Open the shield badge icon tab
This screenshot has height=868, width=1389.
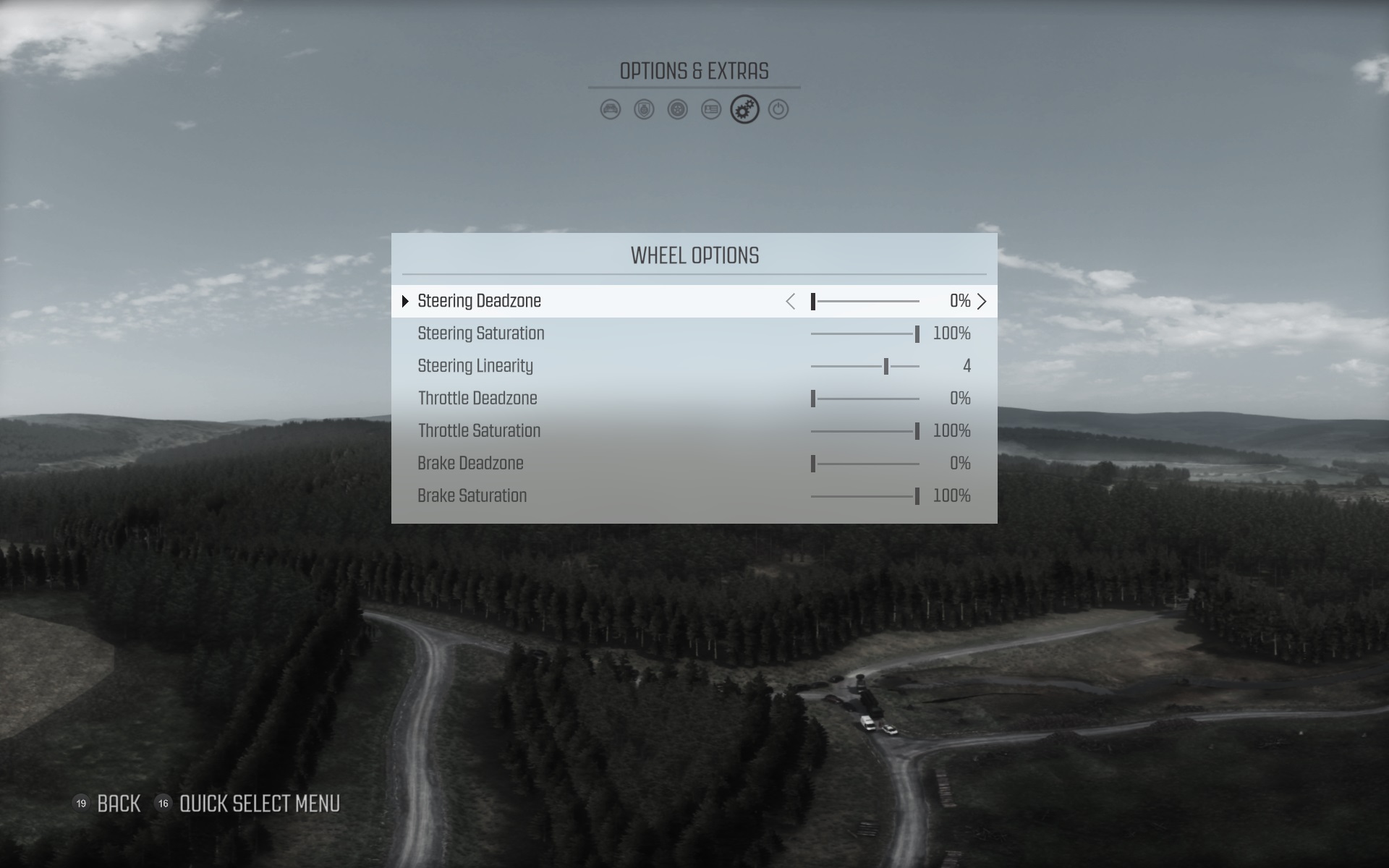[x=644, y=110]
